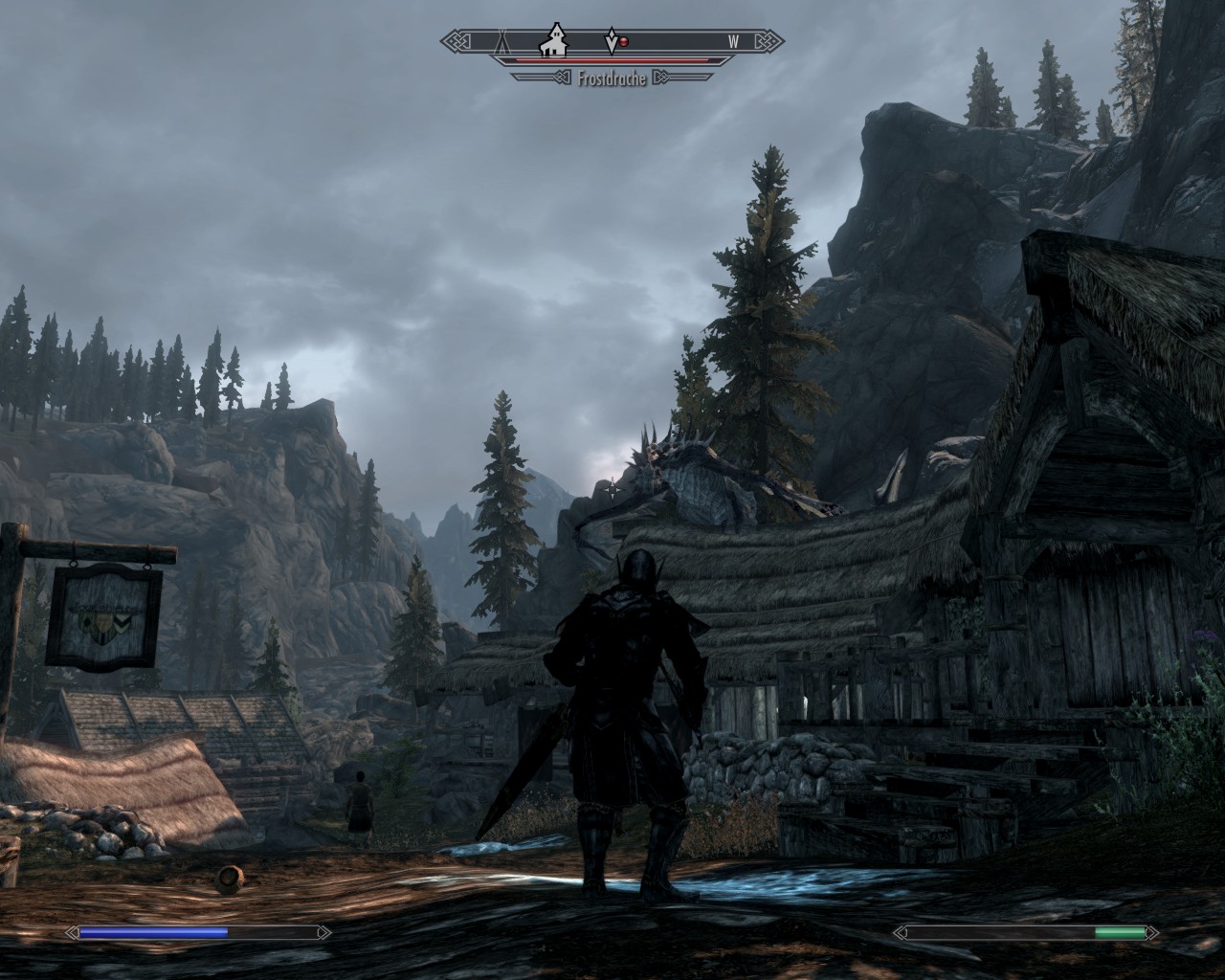Click the quest arrow marker on the compass

pyautogui.click(x=611, y=41)
